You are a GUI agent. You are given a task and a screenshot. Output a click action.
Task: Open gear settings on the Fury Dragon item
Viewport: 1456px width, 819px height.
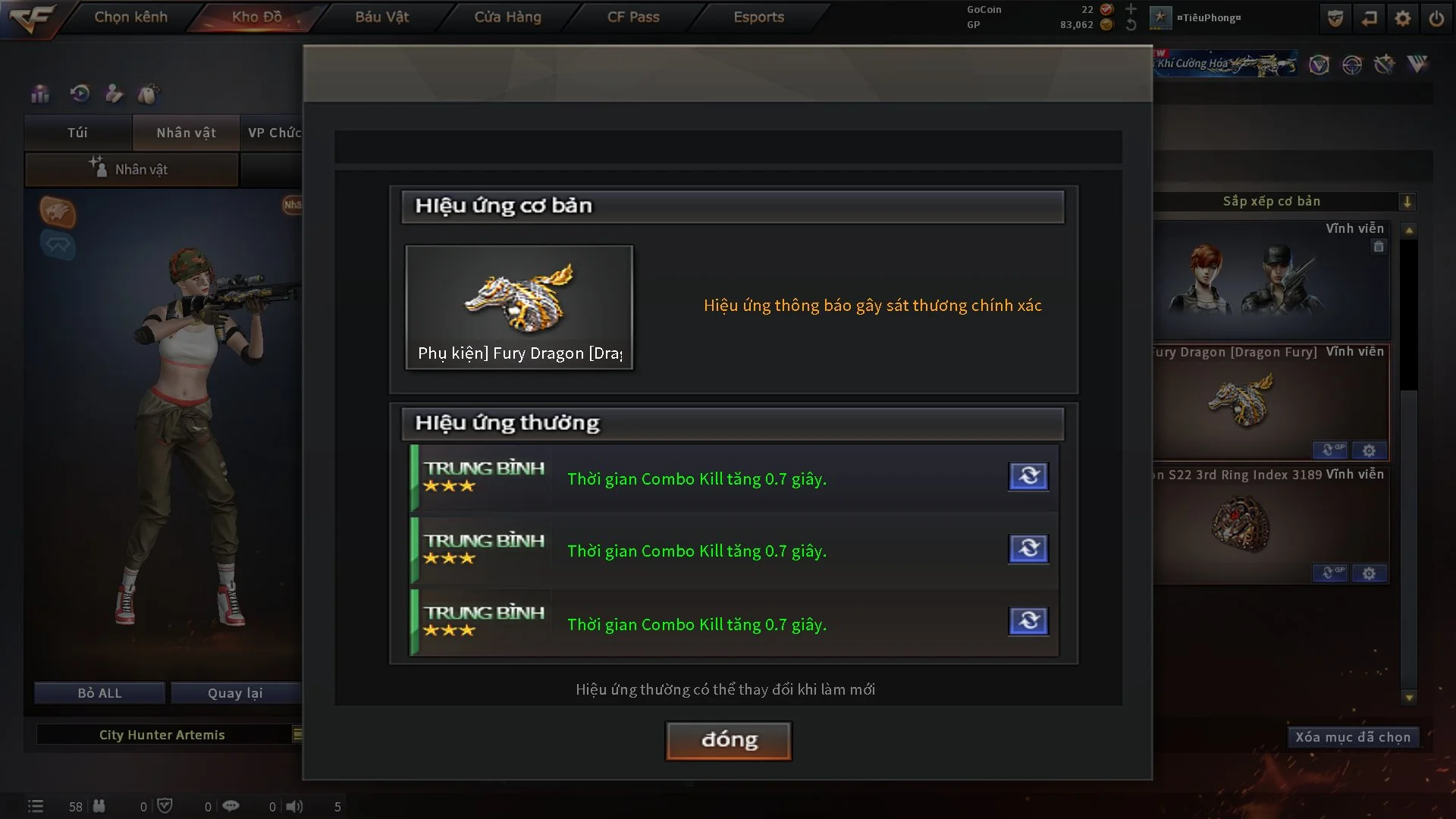1369,450
